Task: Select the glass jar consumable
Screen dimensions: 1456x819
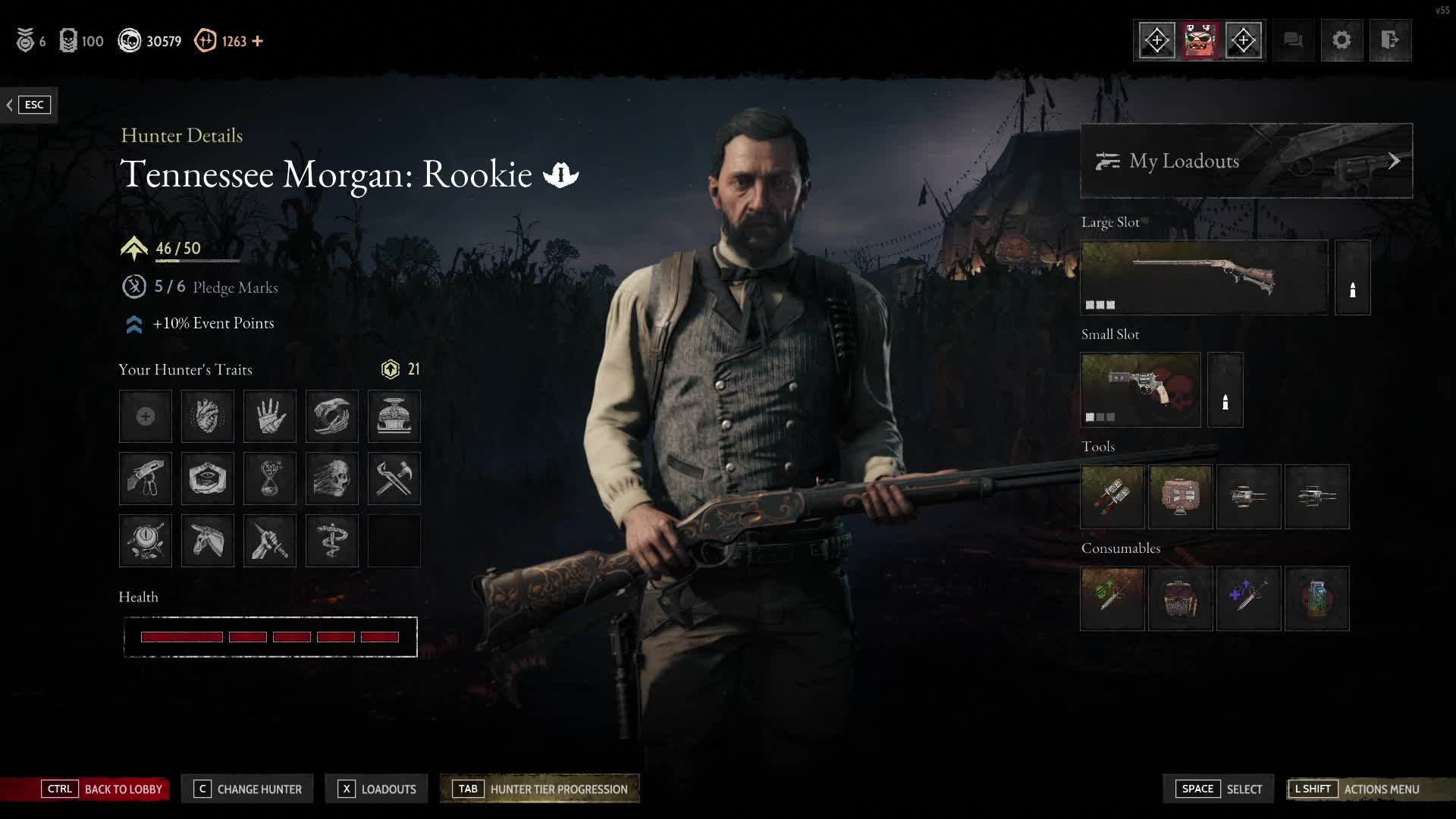Action: [x=1316, y=598]
